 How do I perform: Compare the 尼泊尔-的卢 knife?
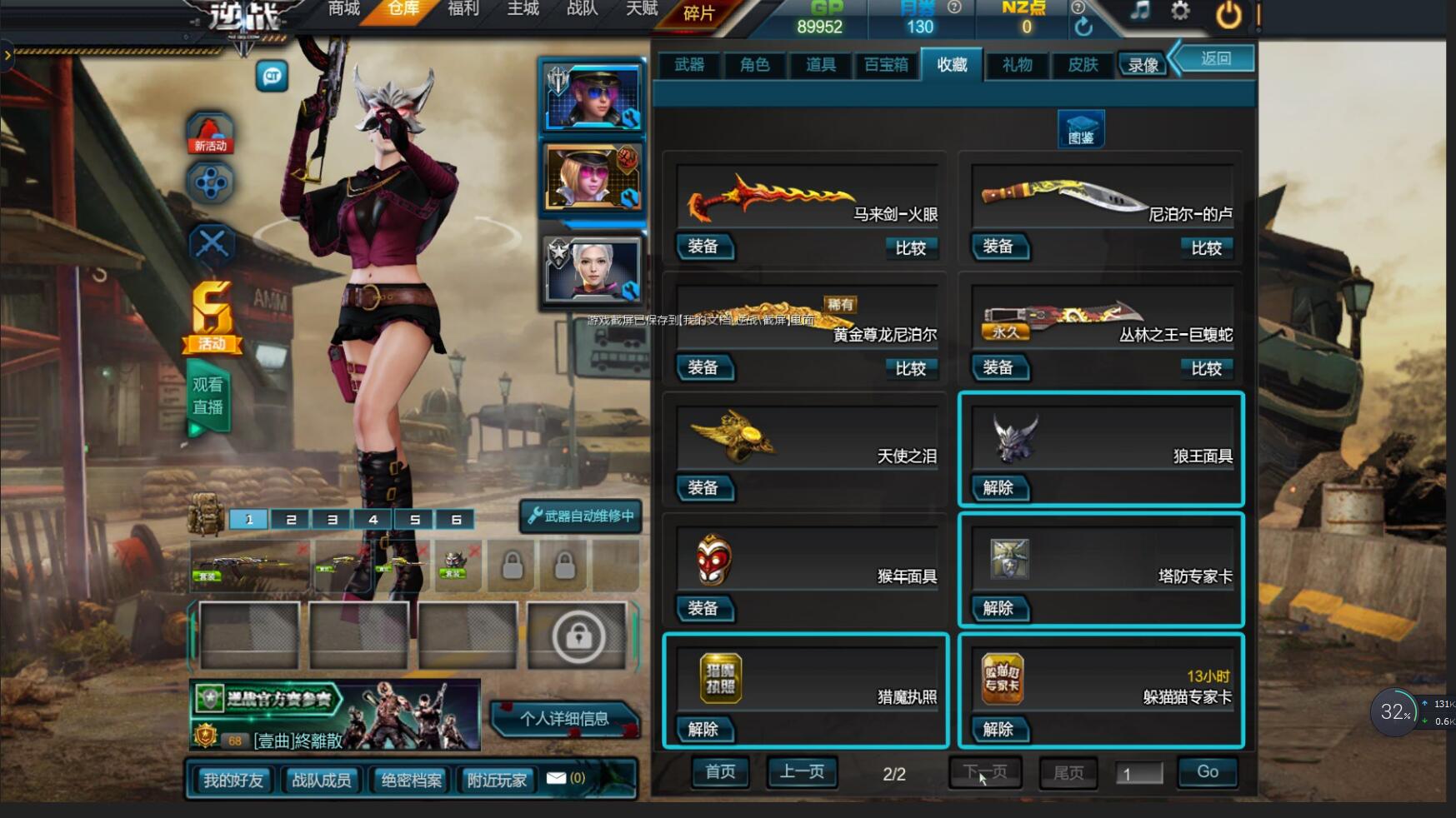click(1206, 247)
